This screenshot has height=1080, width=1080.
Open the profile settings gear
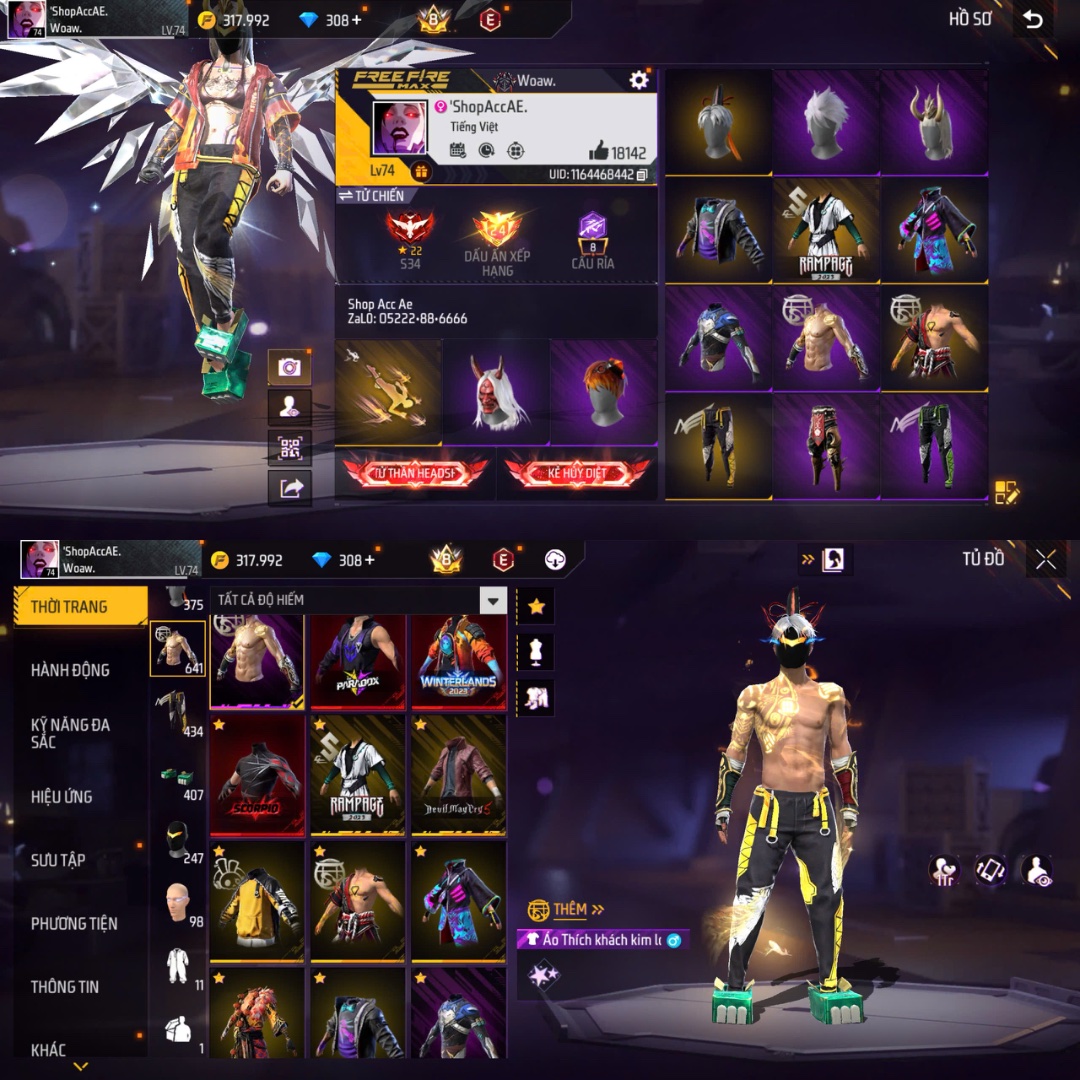[638, 80]
